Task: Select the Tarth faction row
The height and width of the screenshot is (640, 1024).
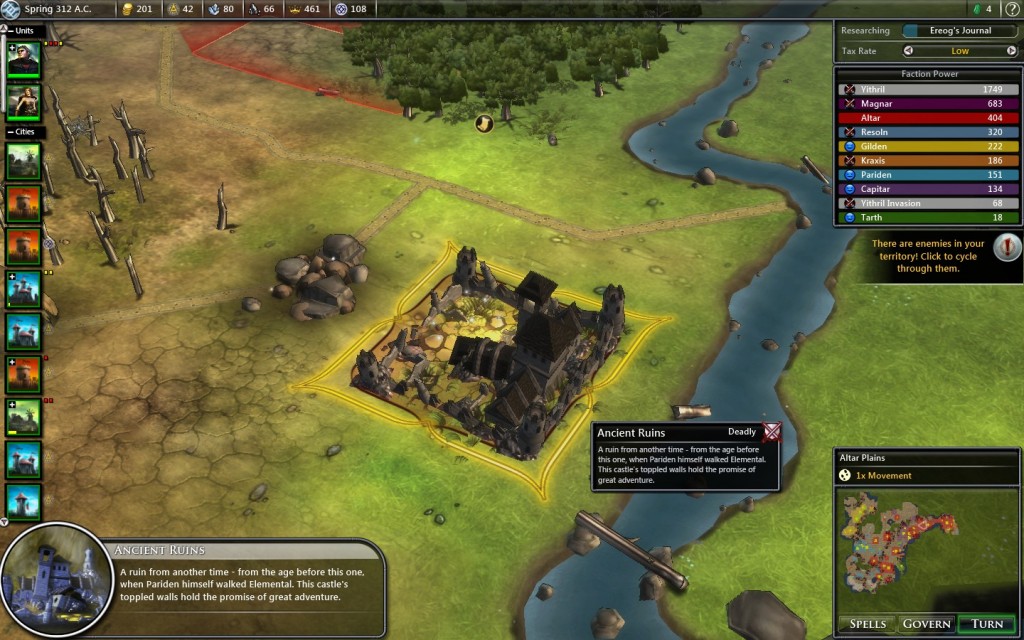Action: click(928, 217)
